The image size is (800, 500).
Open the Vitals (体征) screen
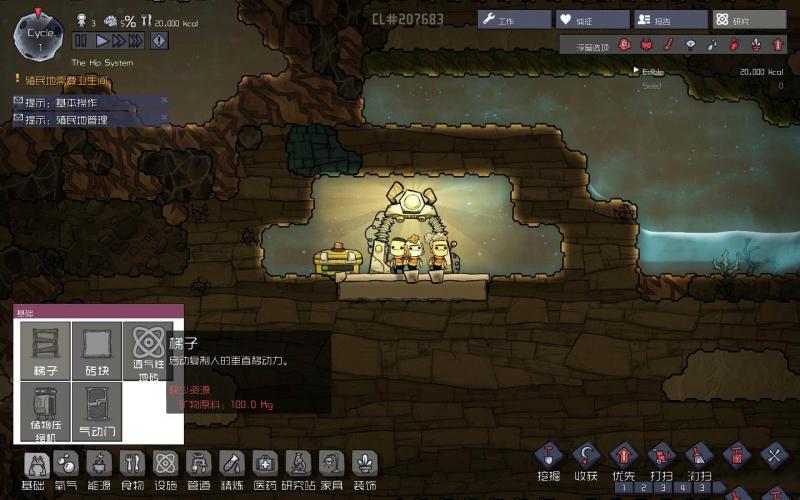pyautogui.click(x=593, y=19)
